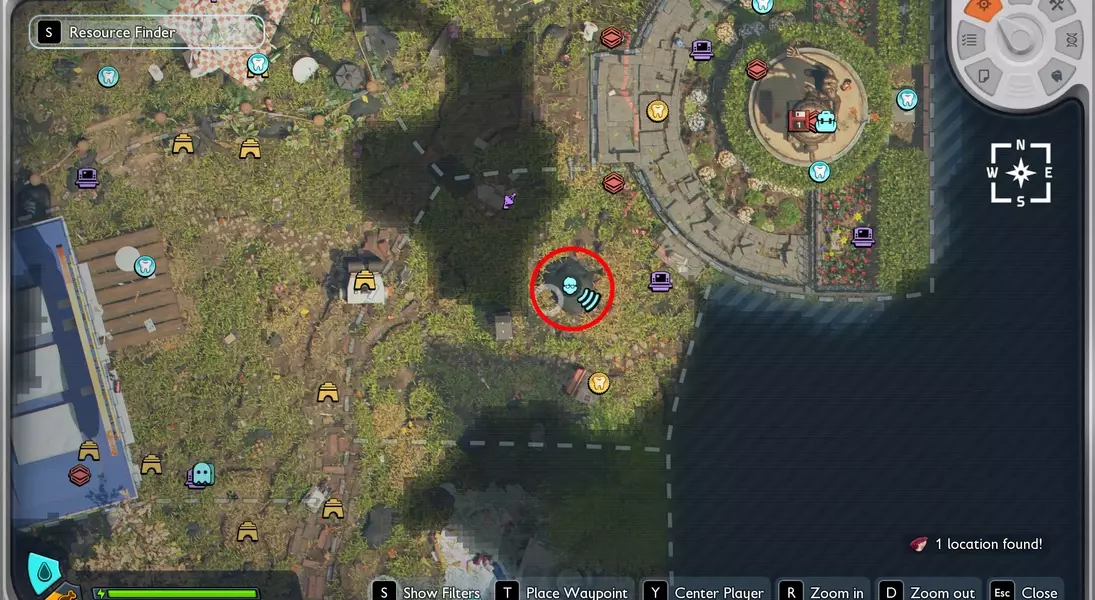
Task: Zoom in on the map
Action: [823, 592]
